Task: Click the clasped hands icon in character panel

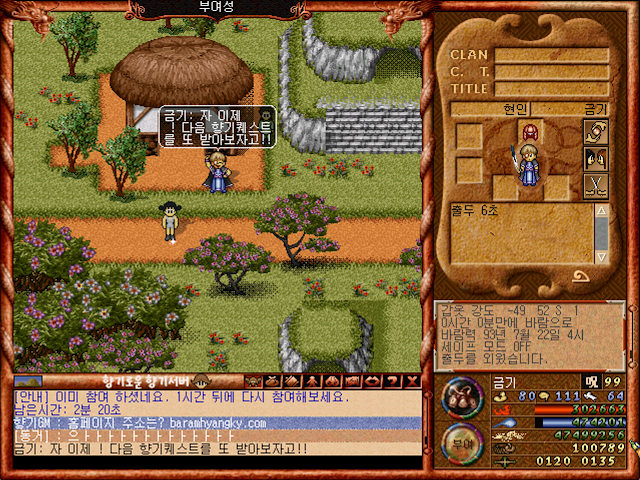Action: pyautogui.click(x=596, y=131)
